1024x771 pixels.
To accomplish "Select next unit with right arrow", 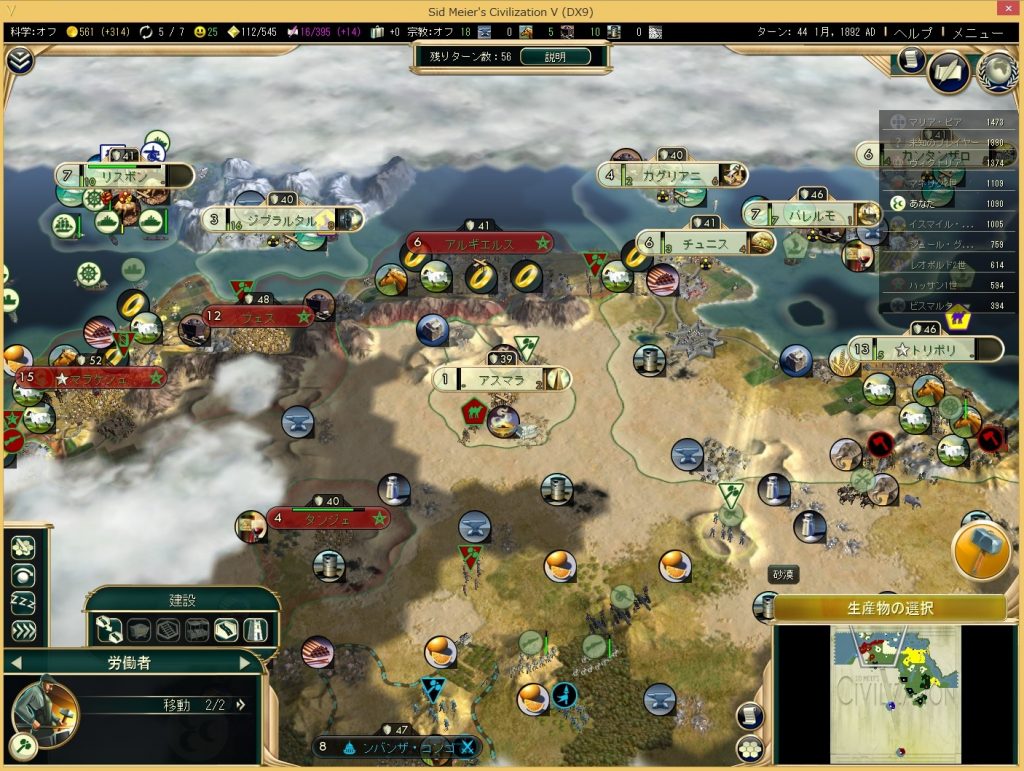I will [x=245, y=662].
